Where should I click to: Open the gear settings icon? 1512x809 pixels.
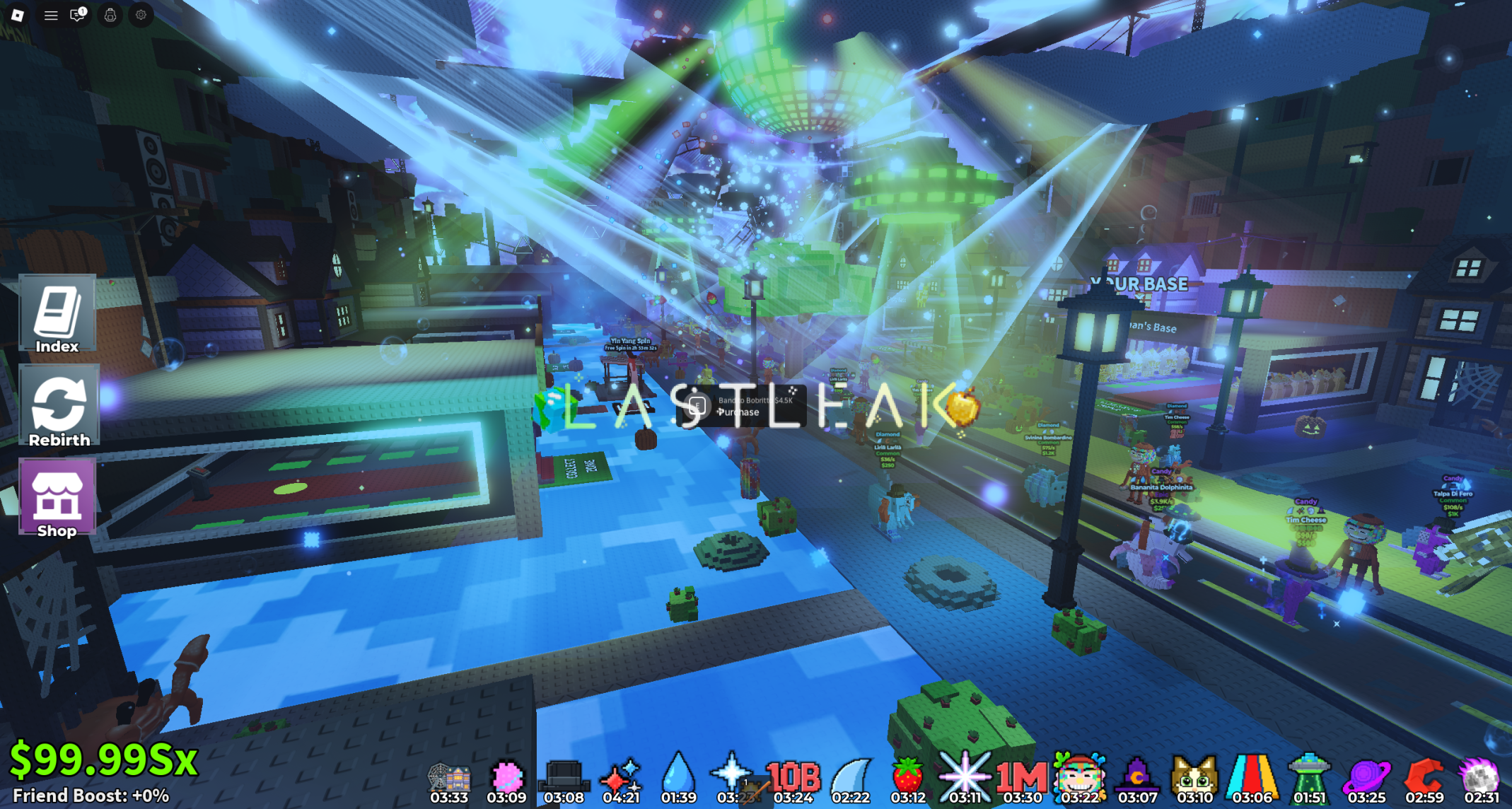point(141,15)
